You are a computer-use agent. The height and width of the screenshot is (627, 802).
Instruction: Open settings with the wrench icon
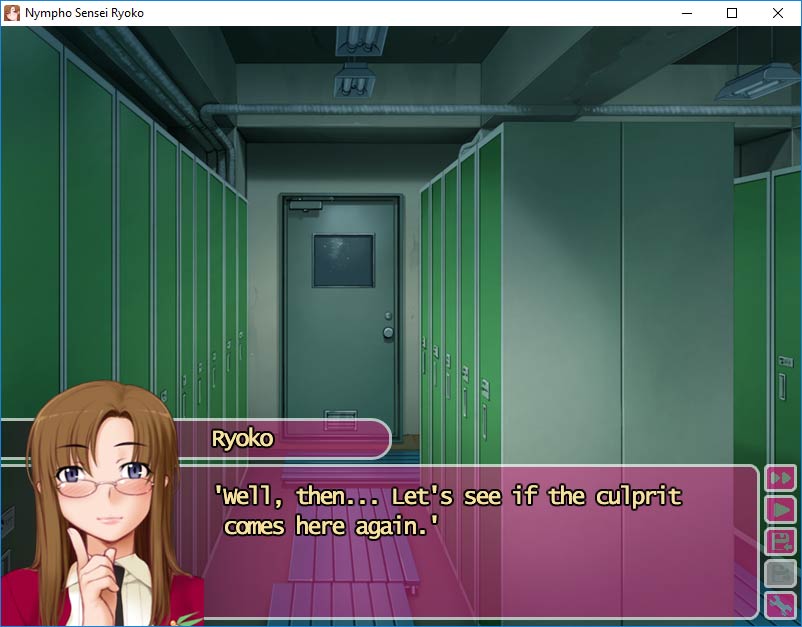[x=779, y=605]
